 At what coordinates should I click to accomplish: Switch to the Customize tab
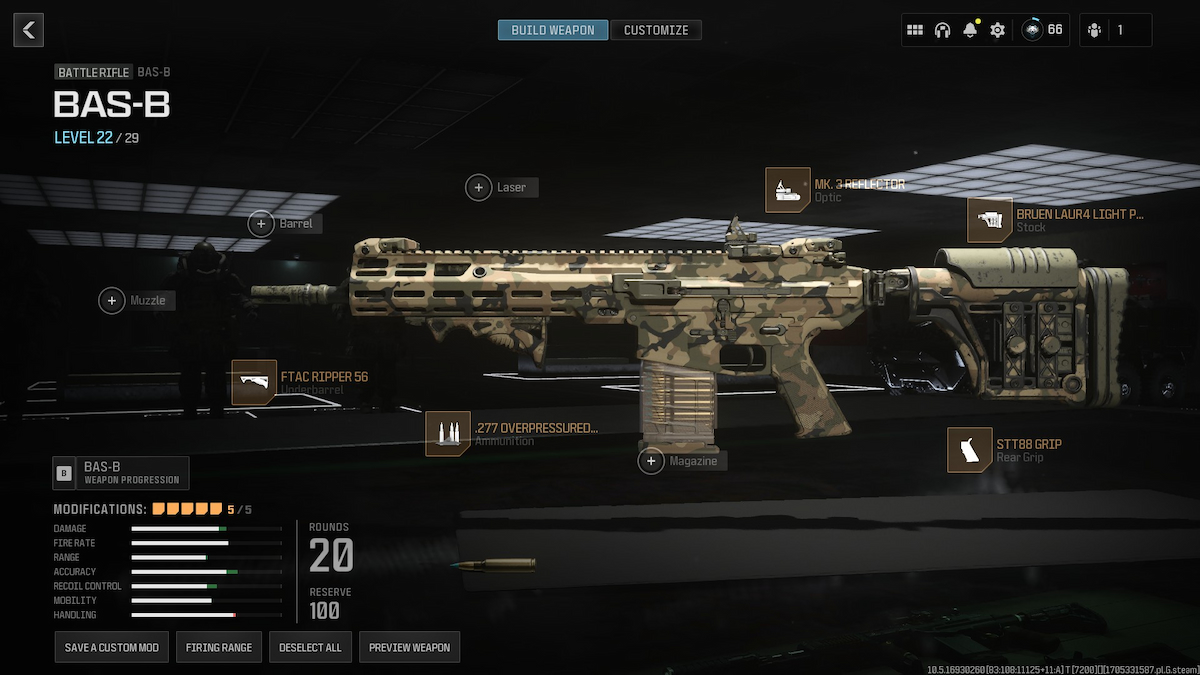tap(656, 30)
